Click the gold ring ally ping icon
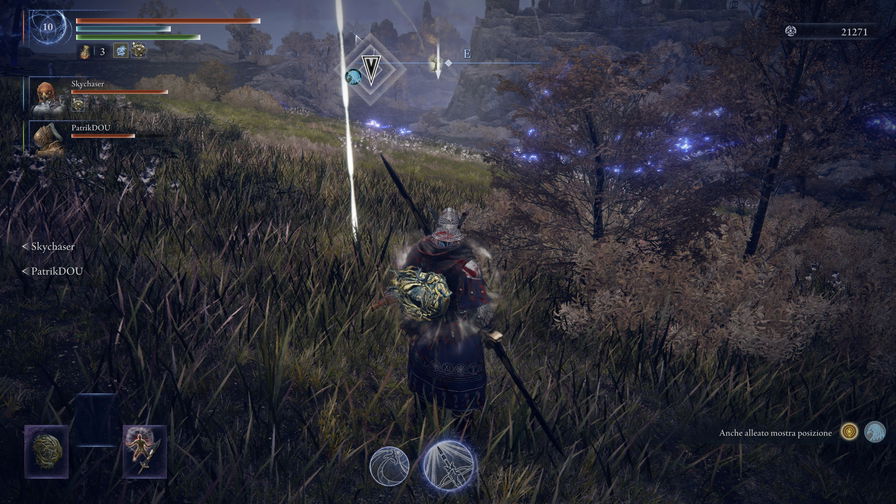Viewport: 896px width, 504px height. (x=849, y=432)
